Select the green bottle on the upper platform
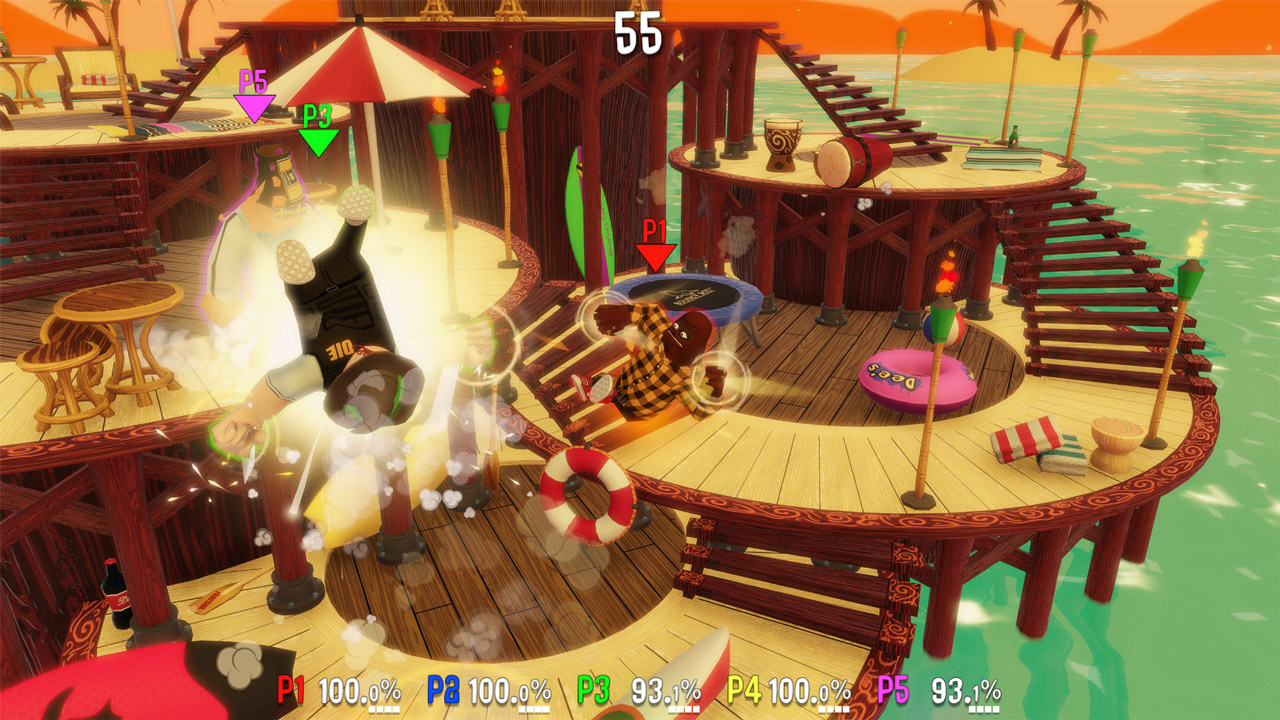The width and height of the screenshot is (1280, 720). click(1014, 137)
